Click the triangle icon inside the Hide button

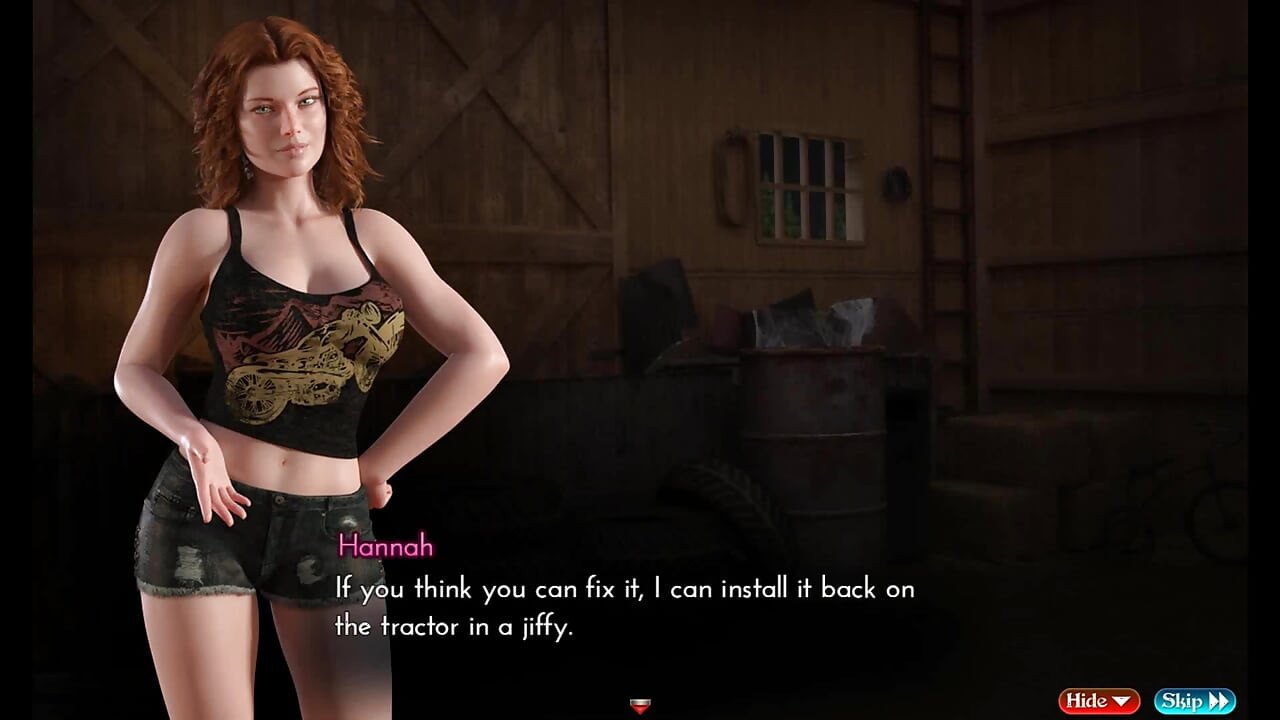pyautogui.click(x=1123, y=701)
